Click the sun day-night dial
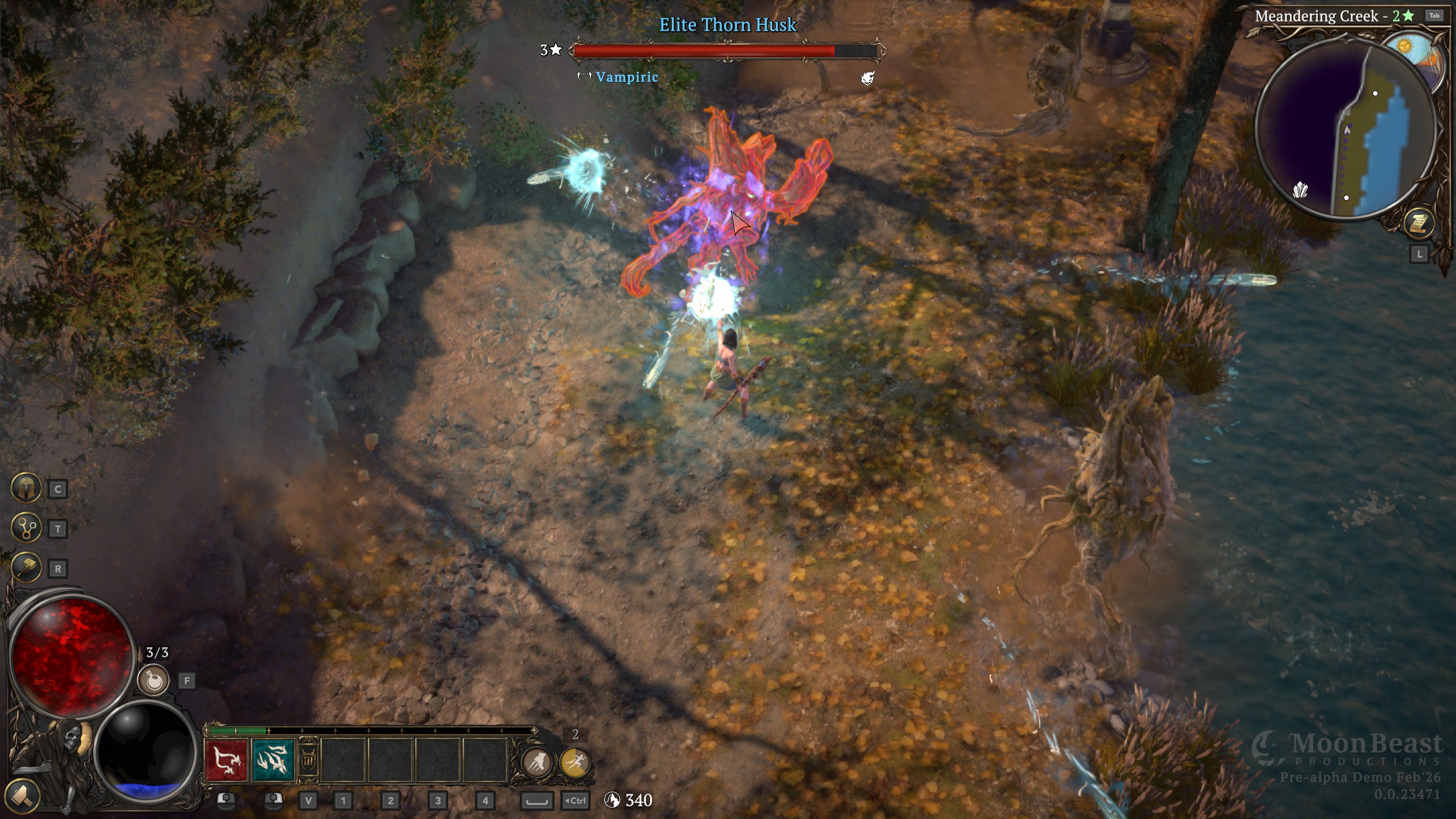 1405,47
